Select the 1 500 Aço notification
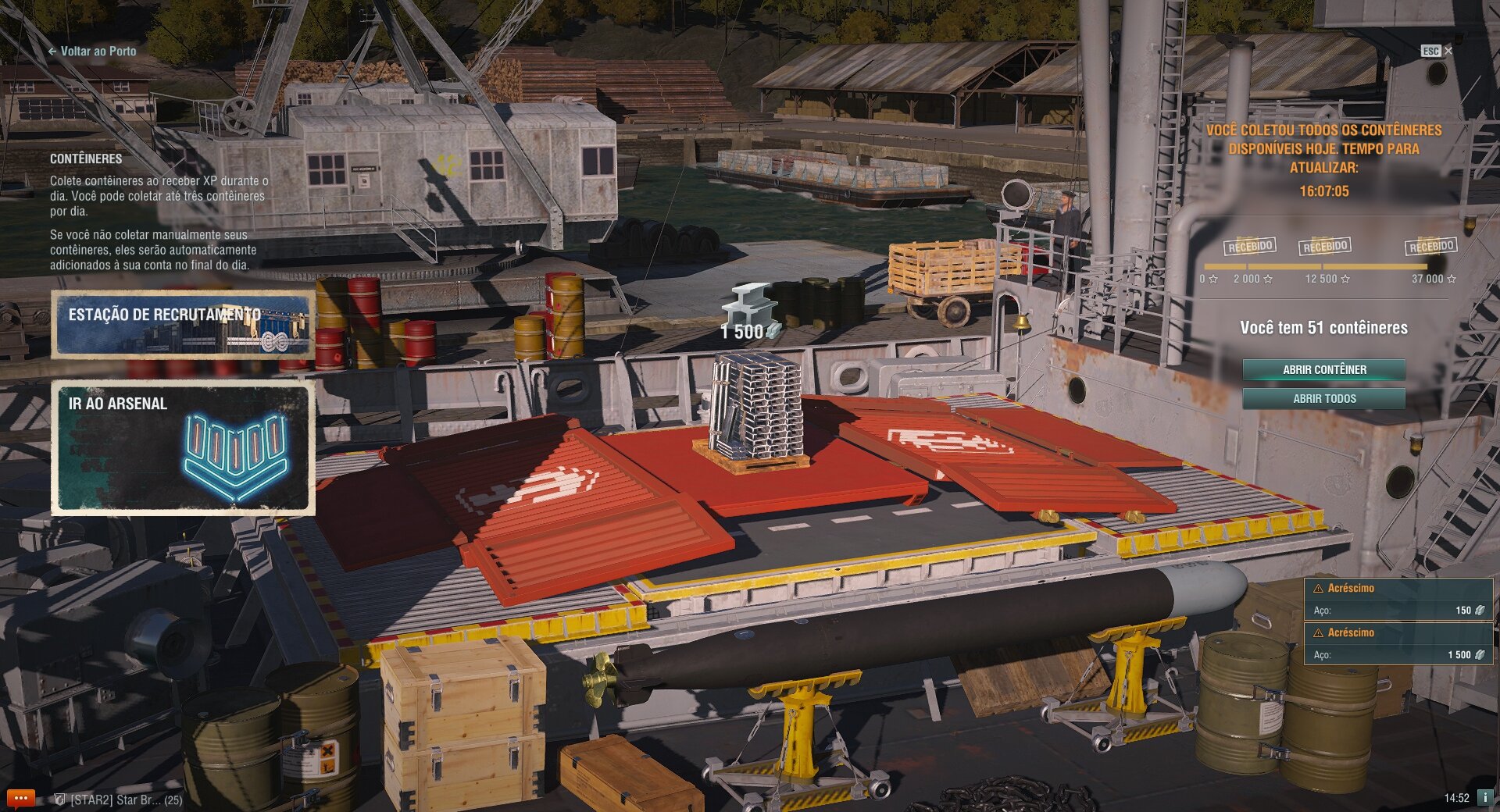This screenshot has height=812, width=1500. click(1398, 644)
